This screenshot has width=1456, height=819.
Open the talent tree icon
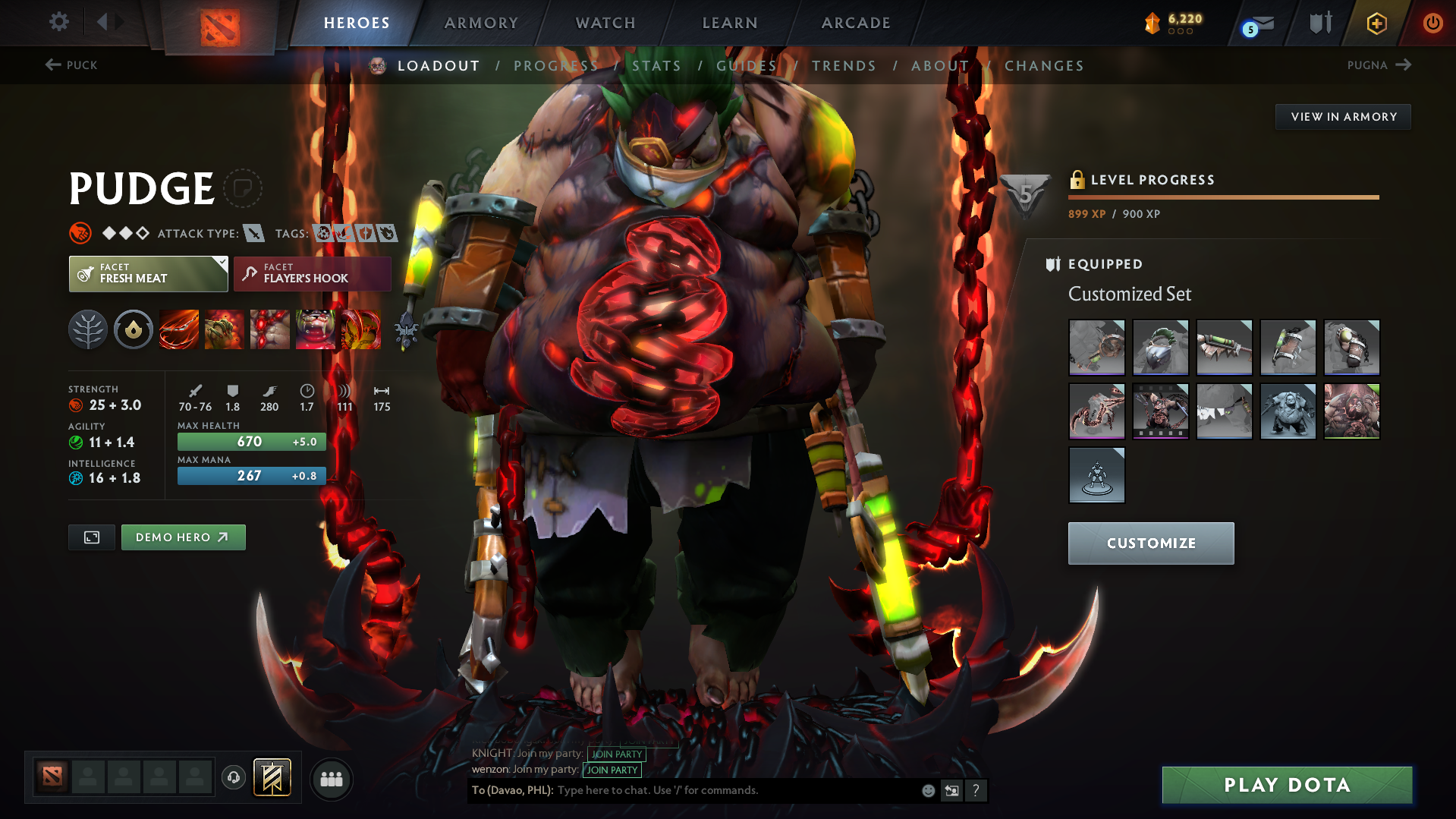[87, 329]
